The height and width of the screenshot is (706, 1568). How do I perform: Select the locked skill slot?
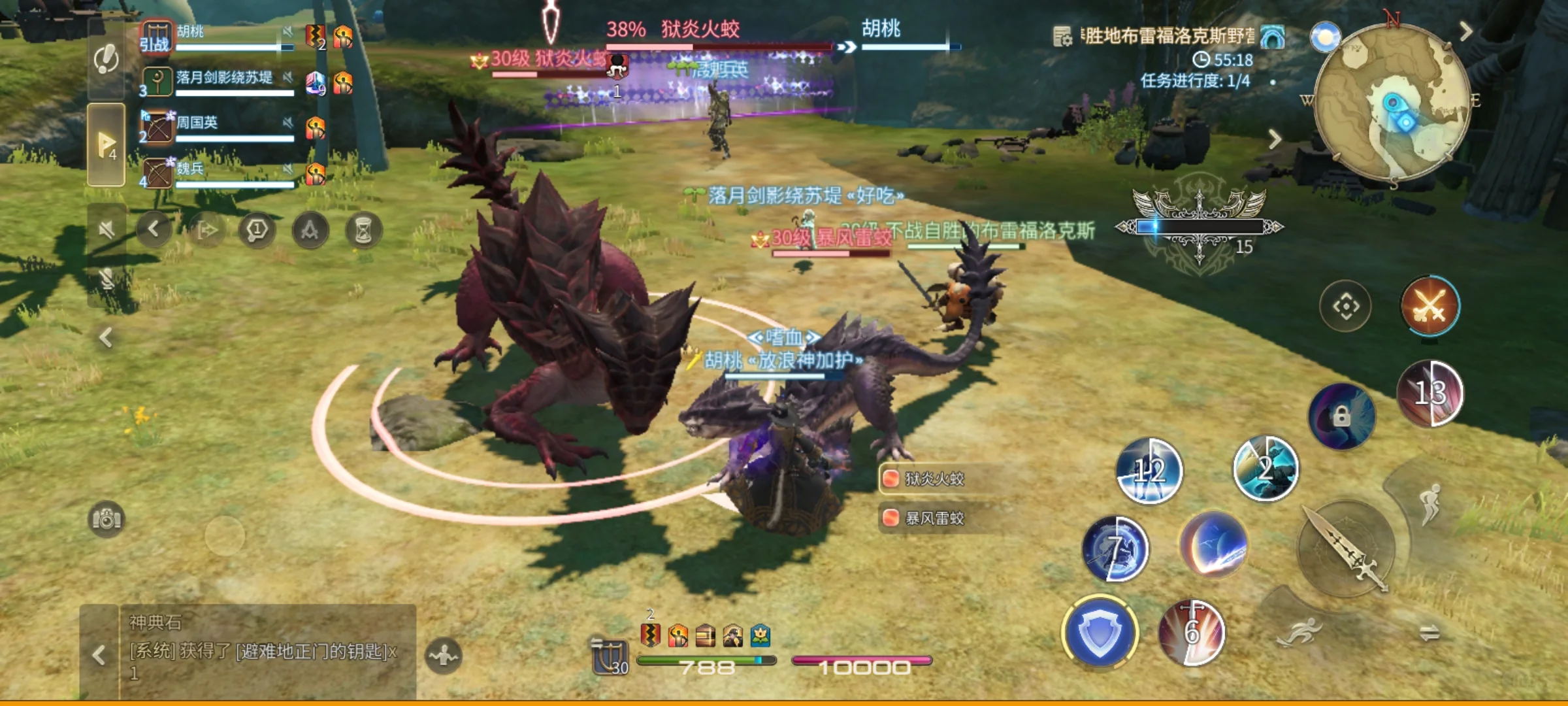pyautogui.click(x=1341, y=416)
